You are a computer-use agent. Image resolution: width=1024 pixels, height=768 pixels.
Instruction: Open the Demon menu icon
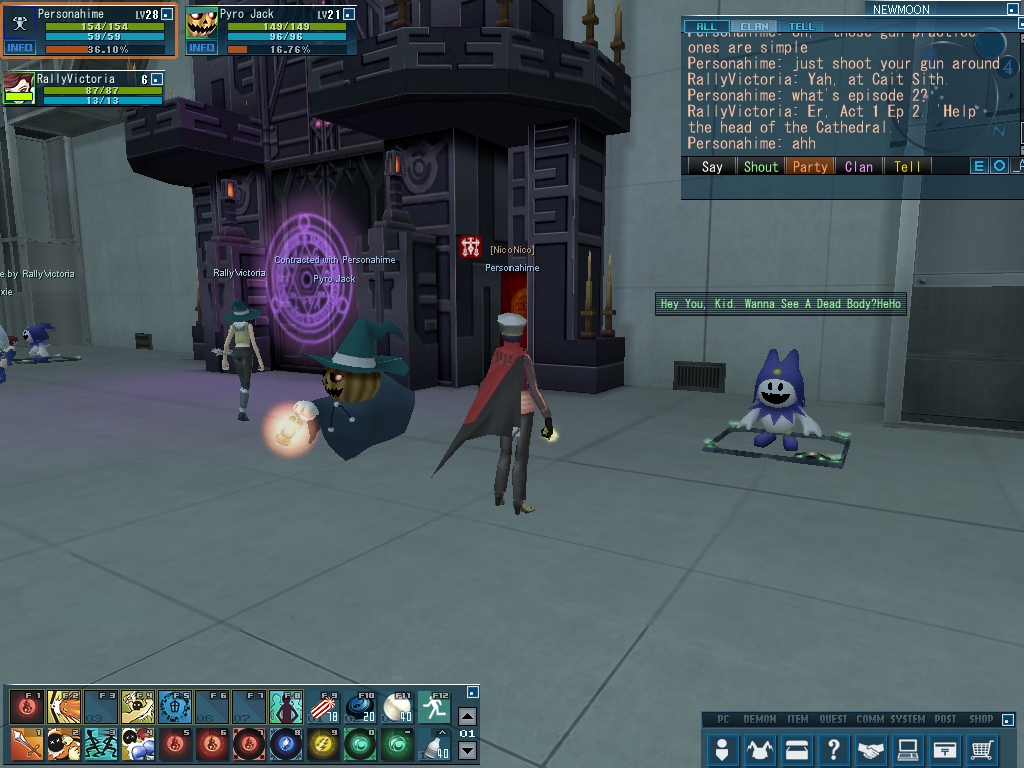point(759,748)
